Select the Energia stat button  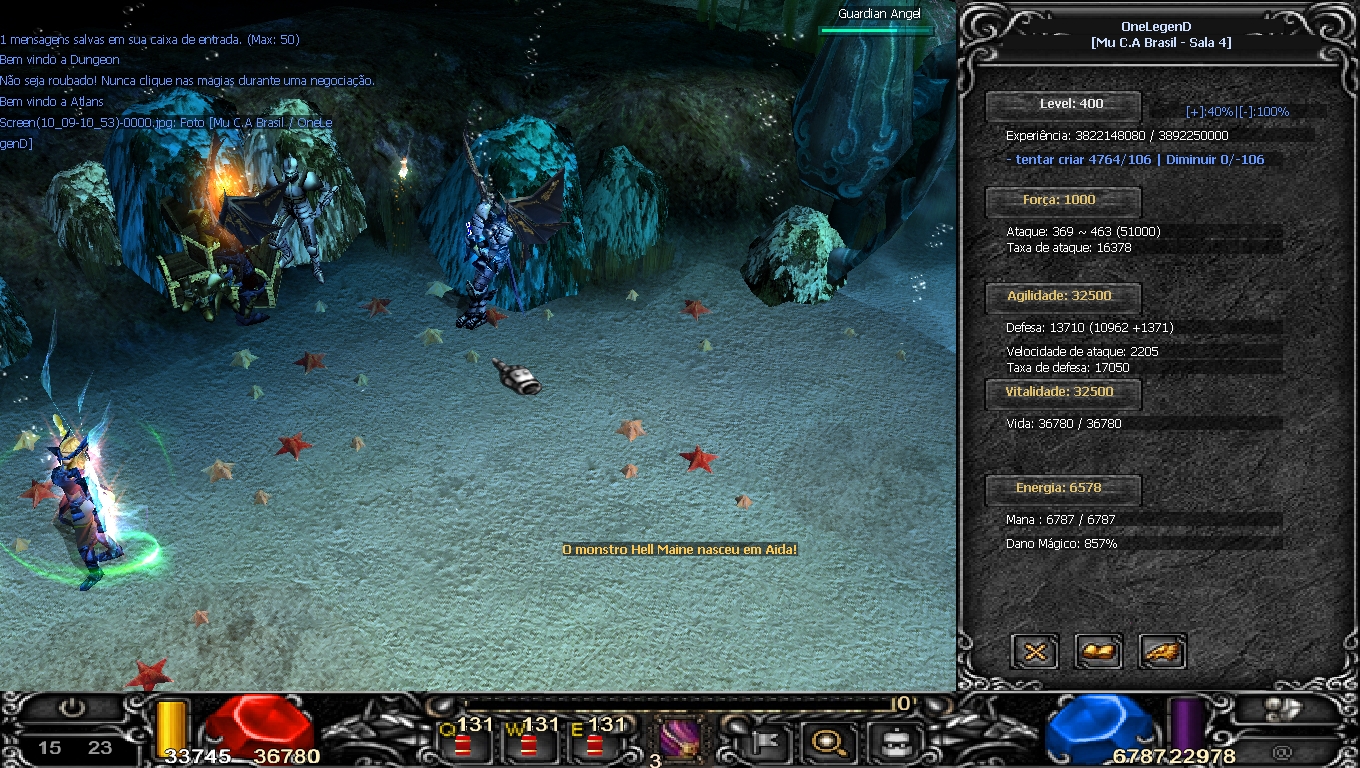pyautogui.click(x=1063, y=488)
